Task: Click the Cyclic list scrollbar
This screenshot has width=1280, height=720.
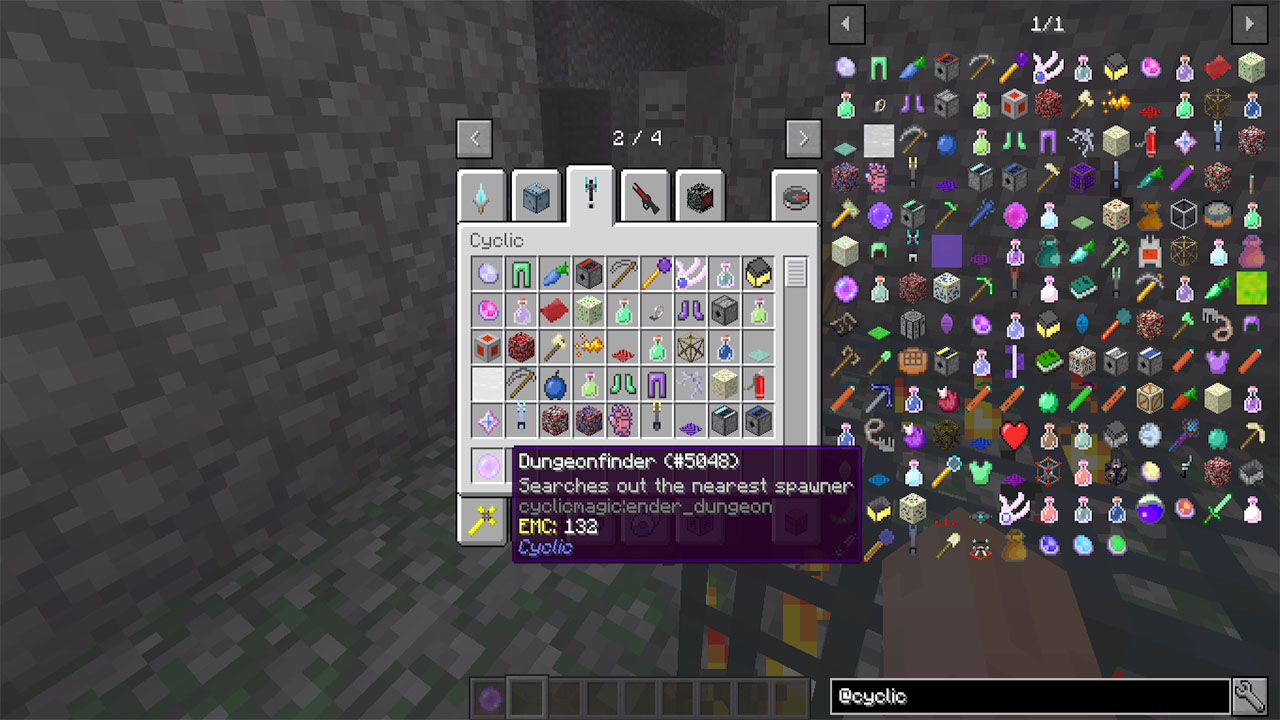Action: tap(795, 272)
